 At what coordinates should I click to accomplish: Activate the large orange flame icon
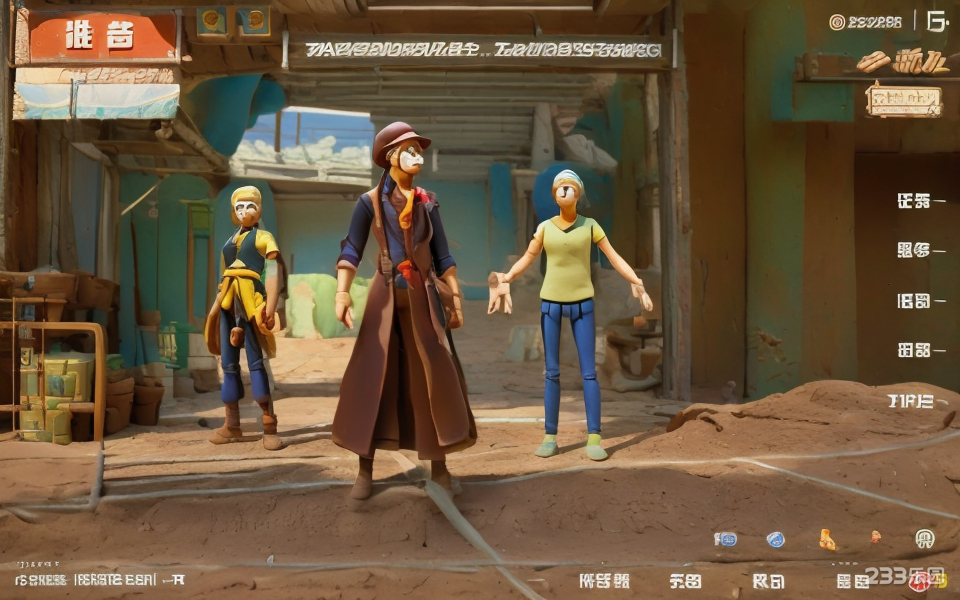[x=827, y=539]
